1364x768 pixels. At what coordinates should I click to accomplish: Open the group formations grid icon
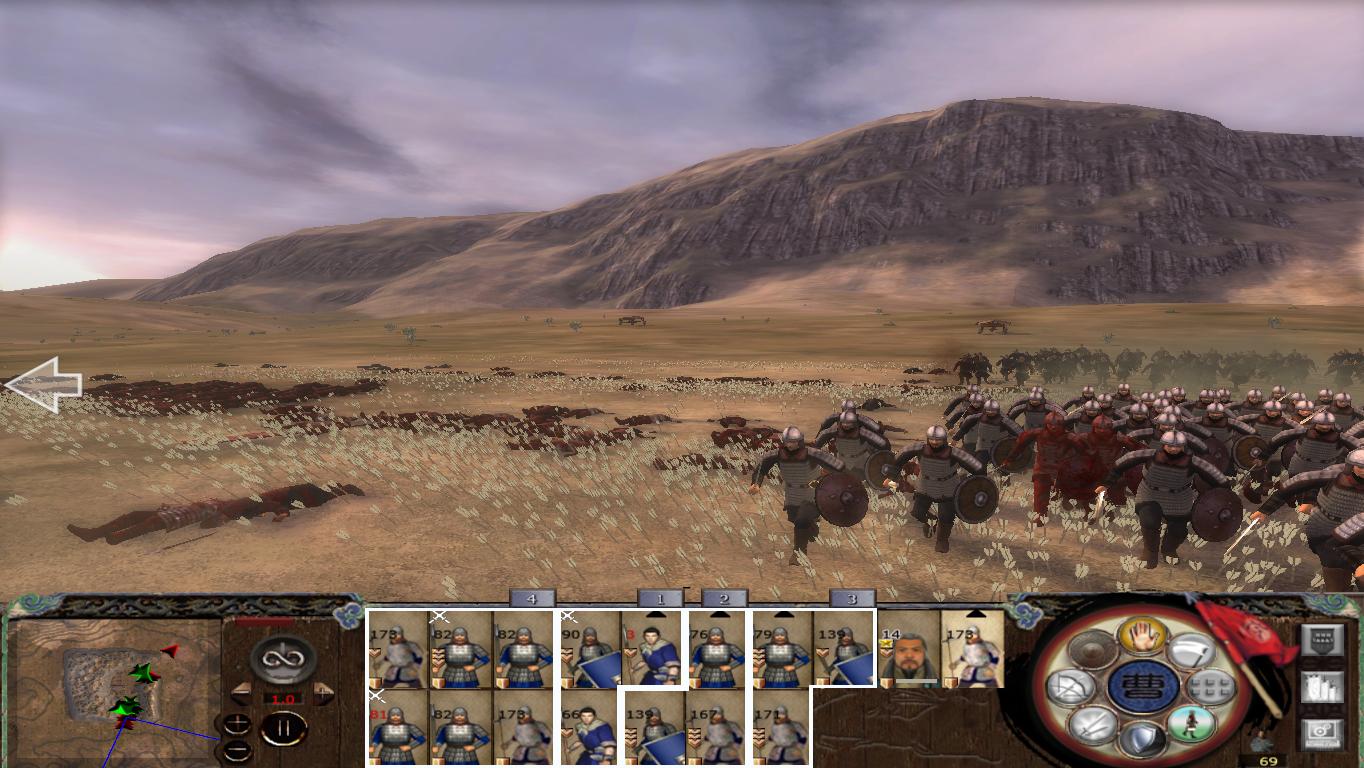[1208, 687]
